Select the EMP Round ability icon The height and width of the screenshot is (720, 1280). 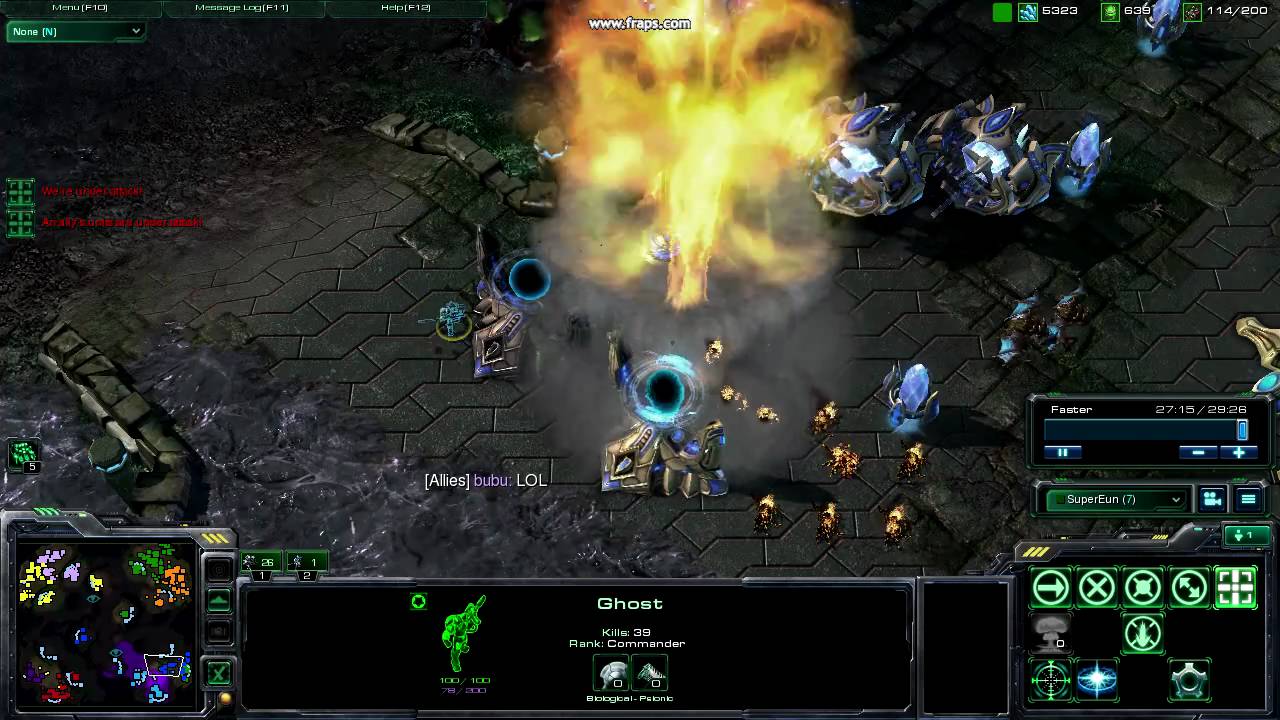(1097, 678)
